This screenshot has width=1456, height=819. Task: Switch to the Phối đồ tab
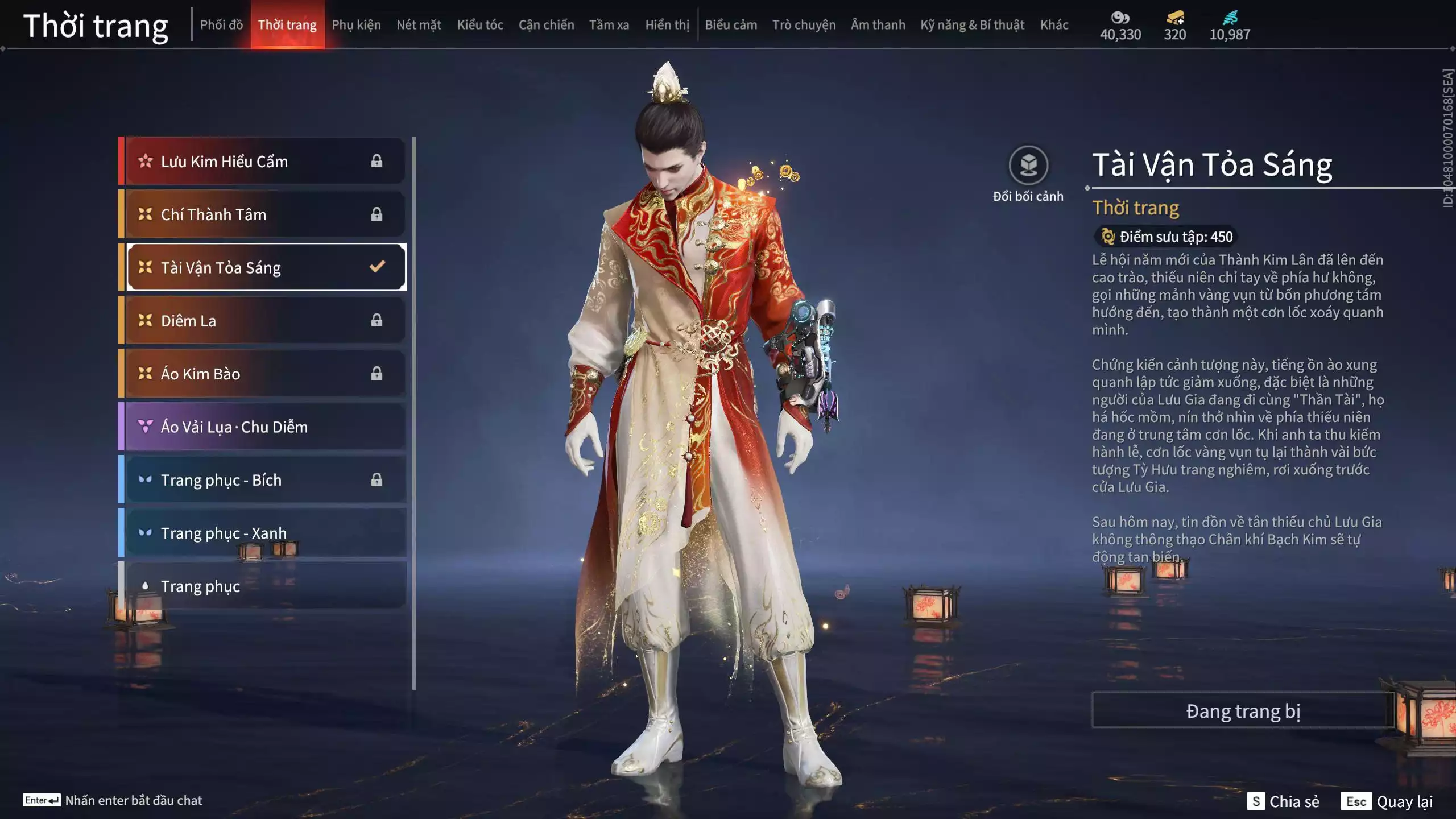coord(221,25)
